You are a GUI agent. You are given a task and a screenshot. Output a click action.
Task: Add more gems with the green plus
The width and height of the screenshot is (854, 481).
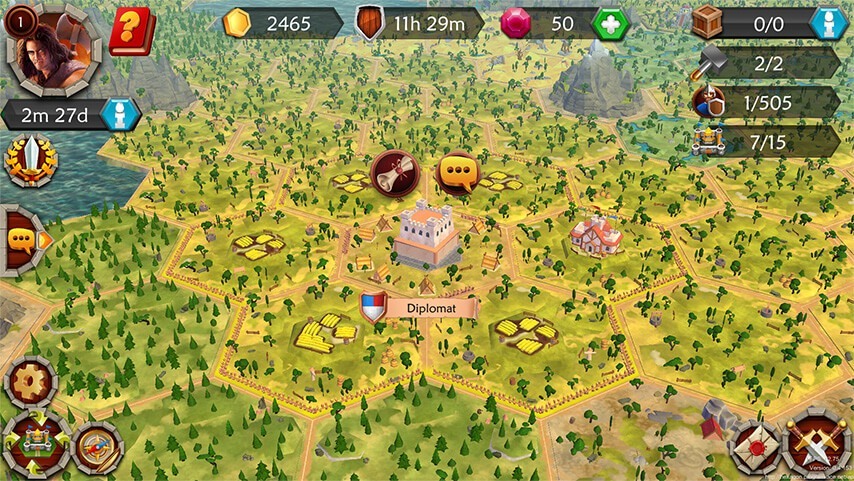(609, 23)
